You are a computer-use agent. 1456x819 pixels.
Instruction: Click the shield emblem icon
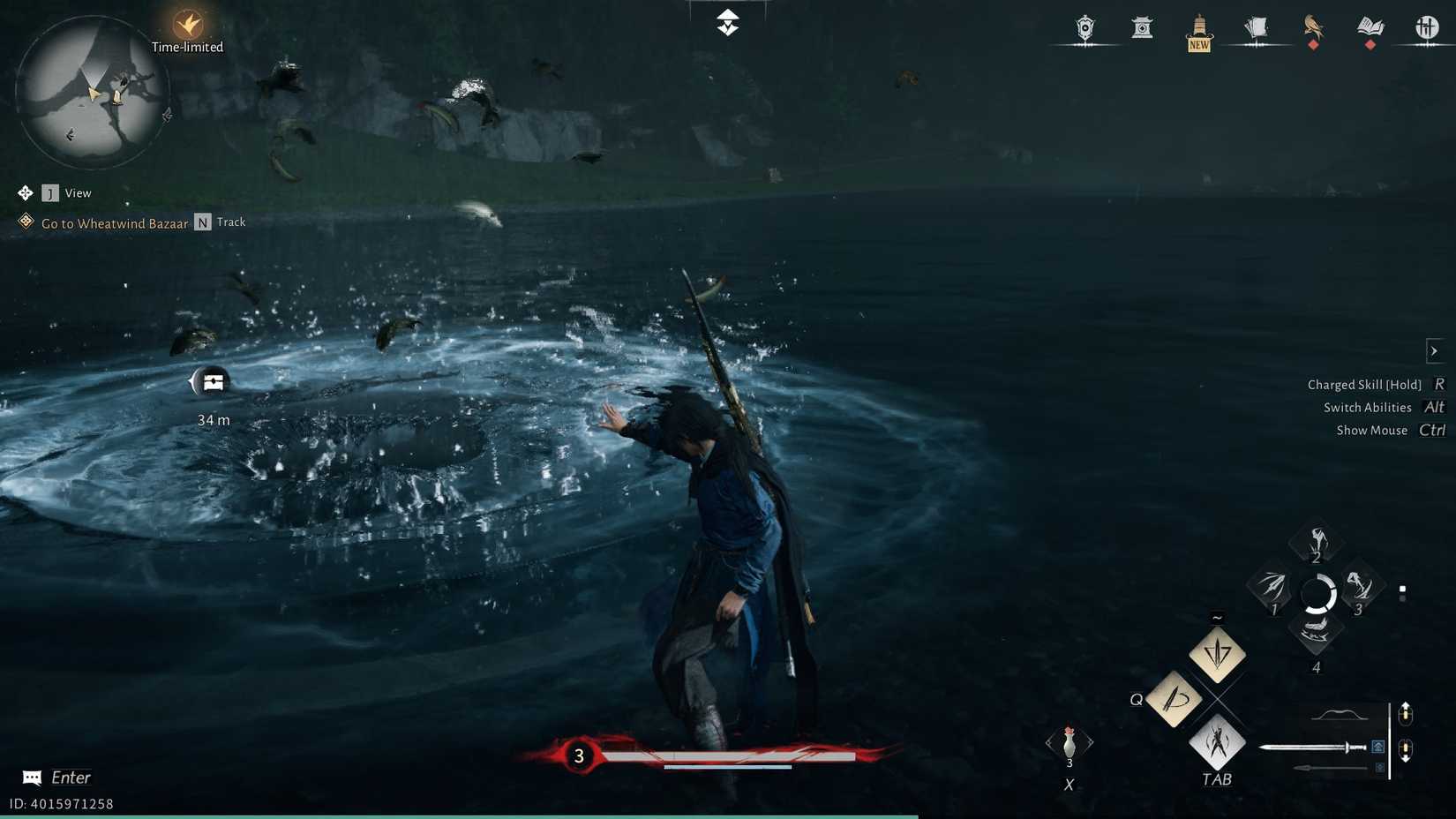coord(1084,27)
